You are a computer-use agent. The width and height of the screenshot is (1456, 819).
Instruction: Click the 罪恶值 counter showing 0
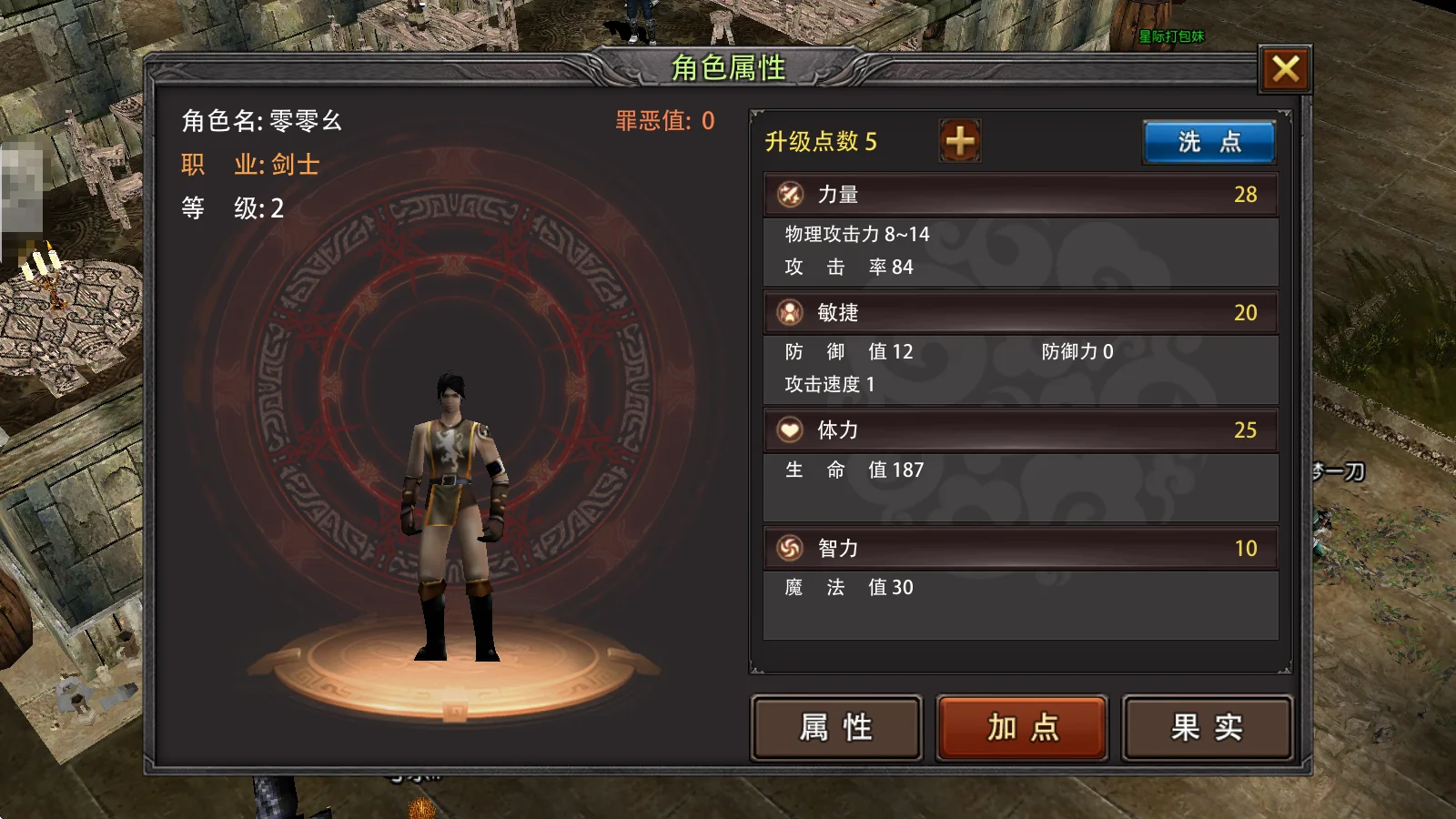tap(663, 119)
